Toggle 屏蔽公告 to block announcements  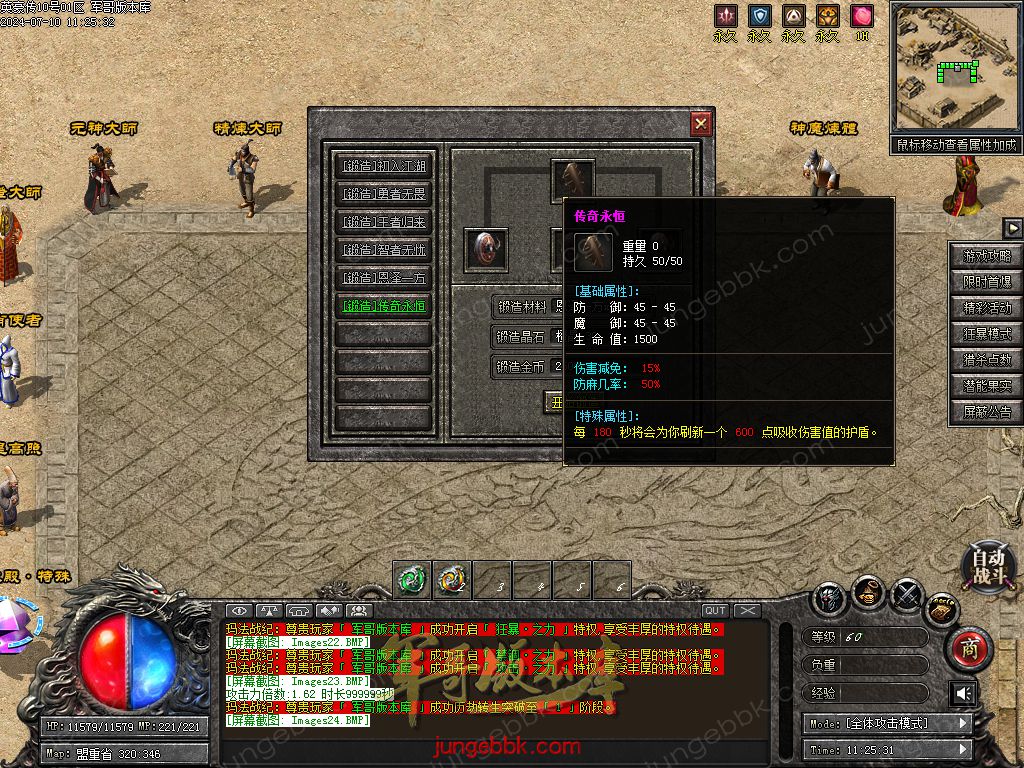pos(987,412)
